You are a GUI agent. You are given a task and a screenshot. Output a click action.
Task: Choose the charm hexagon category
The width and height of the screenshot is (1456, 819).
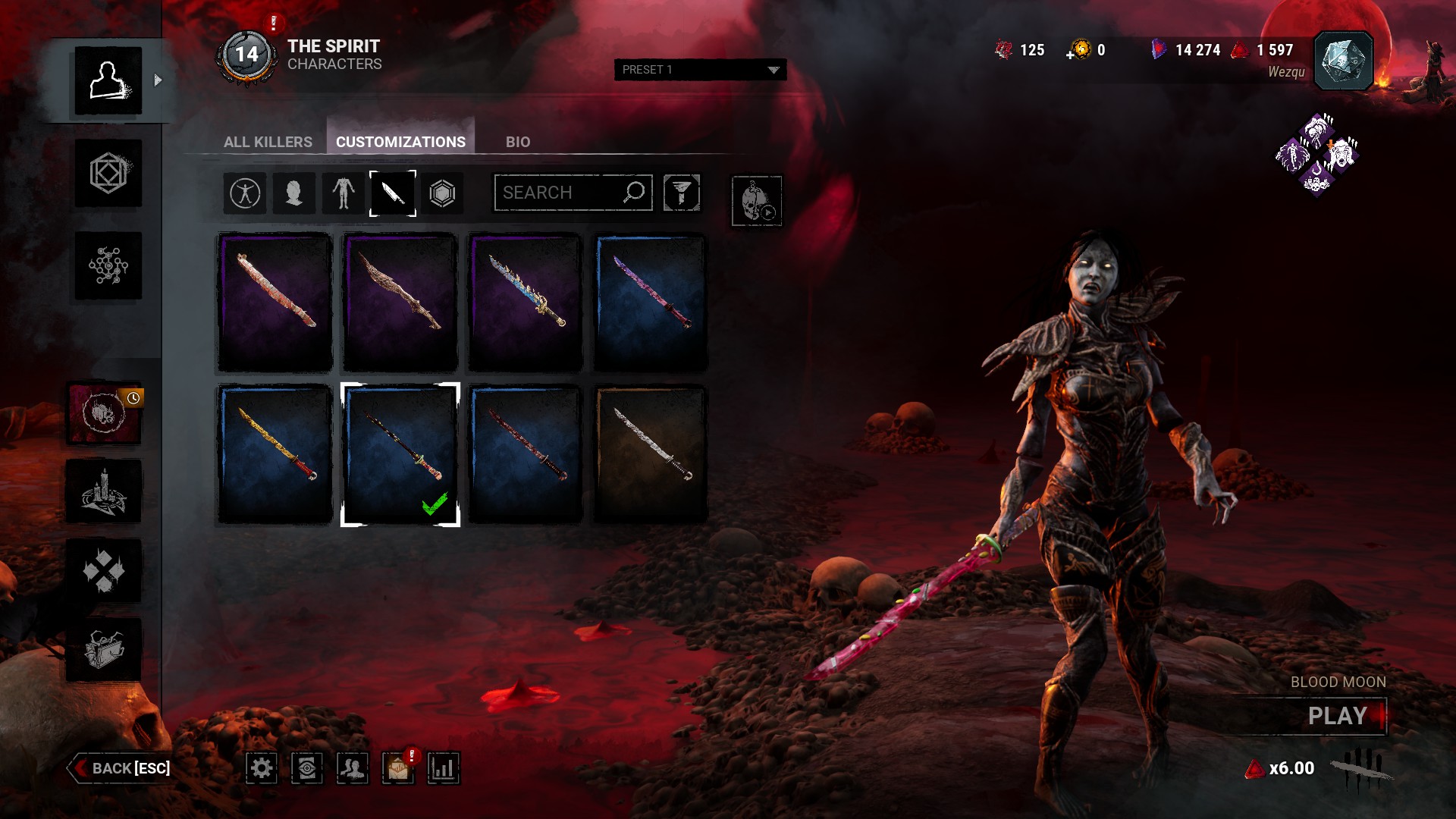[x=442, y=193]
